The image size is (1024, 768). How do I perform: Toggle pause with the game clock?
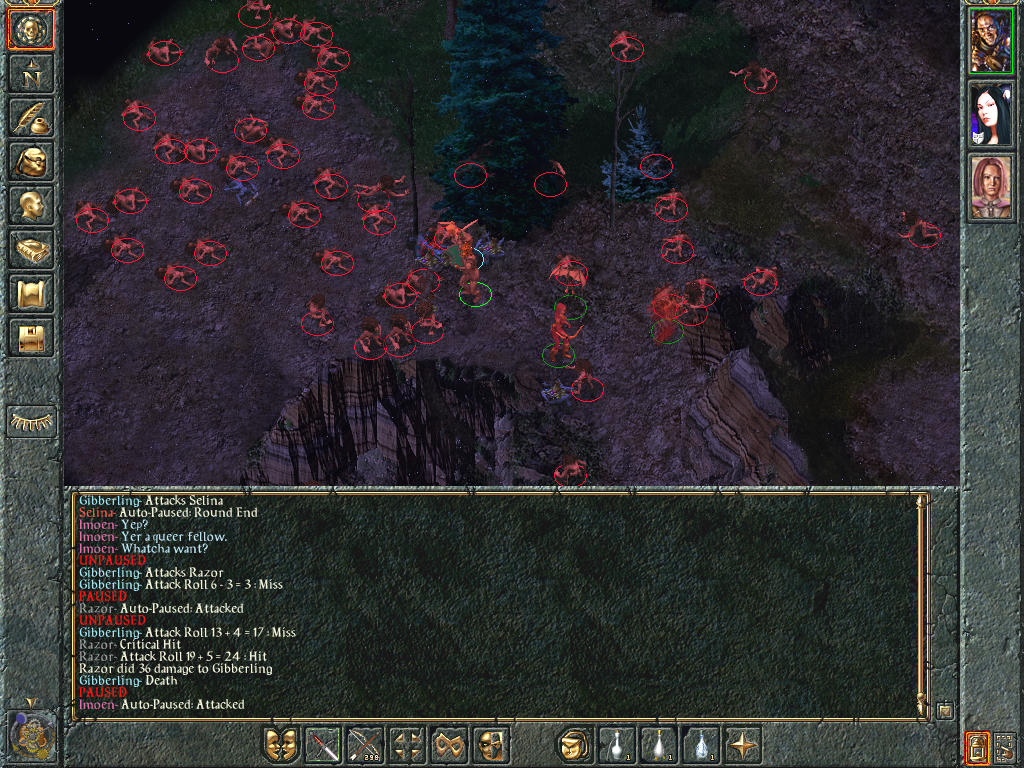click(x=31, y=735)
